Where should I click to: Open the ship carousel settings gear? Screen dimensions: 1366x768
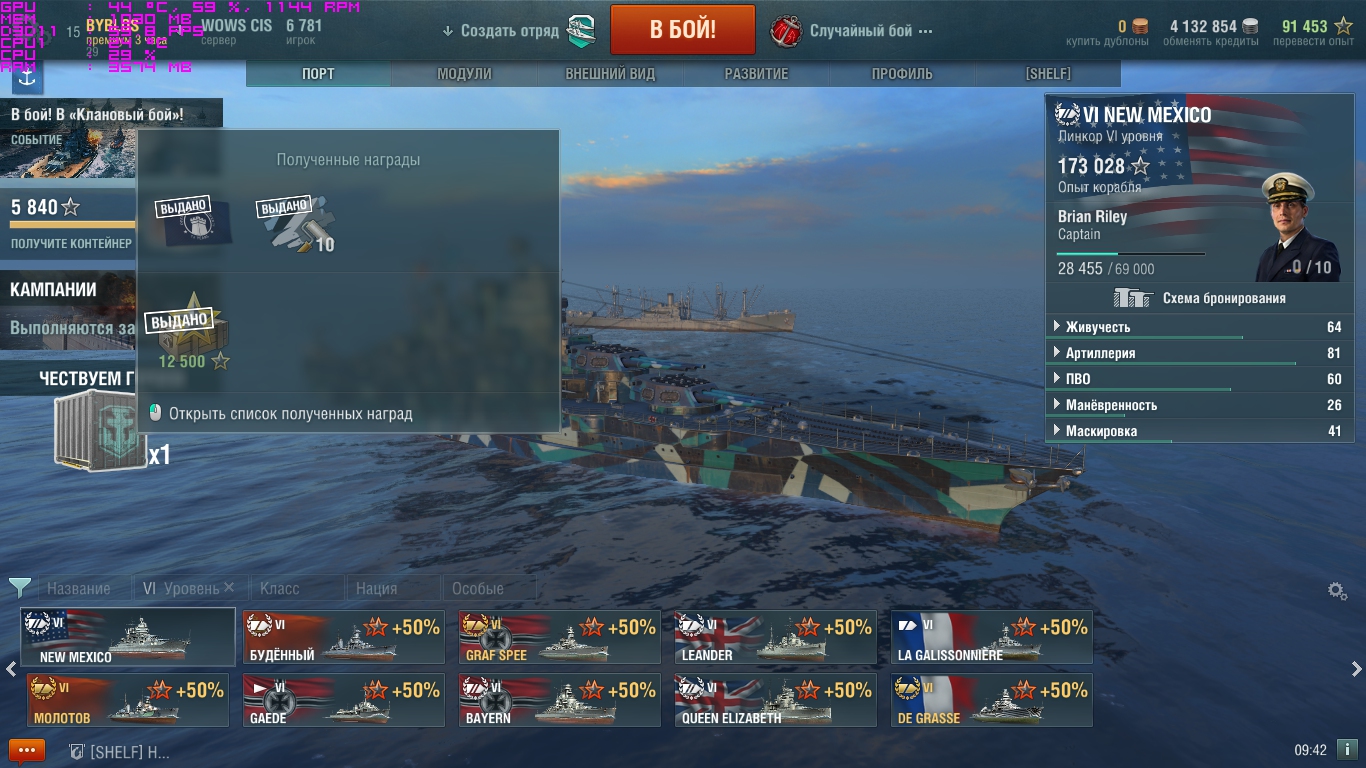1337,591
